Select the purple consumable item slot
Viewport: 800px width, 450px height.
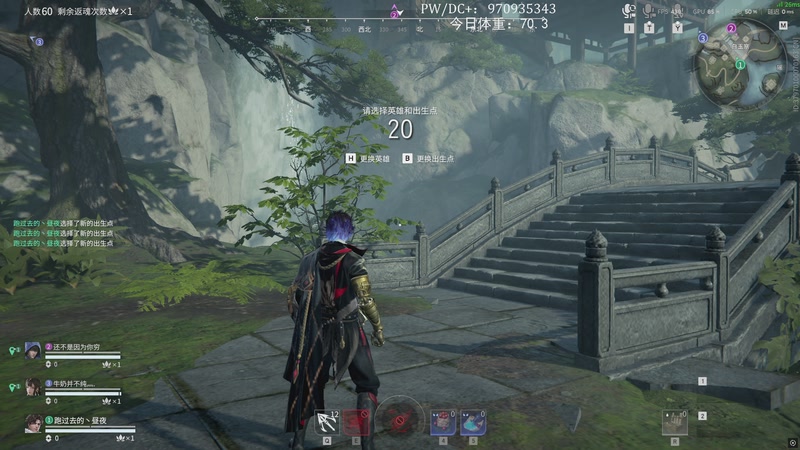coord(442,422)
